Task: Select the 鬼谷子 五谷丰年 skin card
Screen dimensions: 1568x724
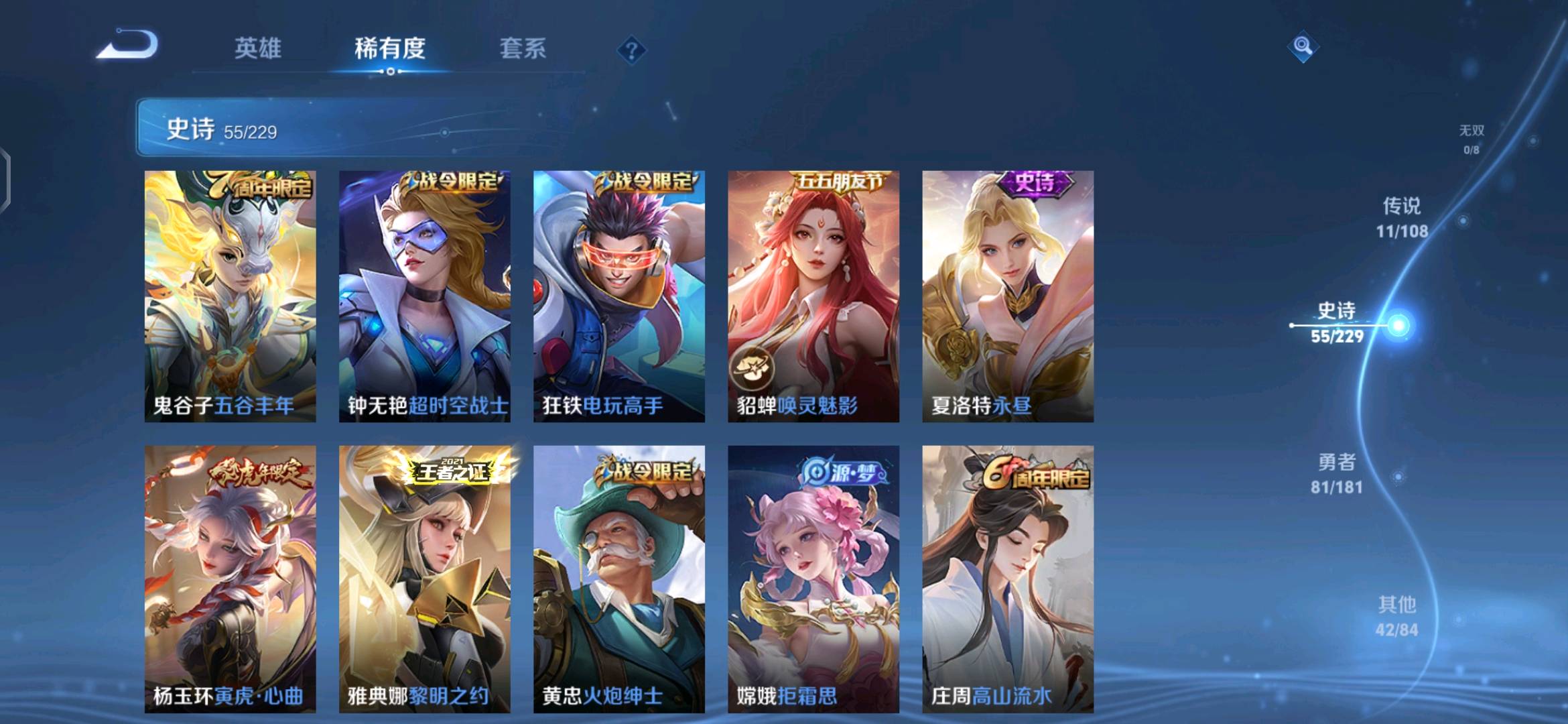Action: tap(230, 296)
